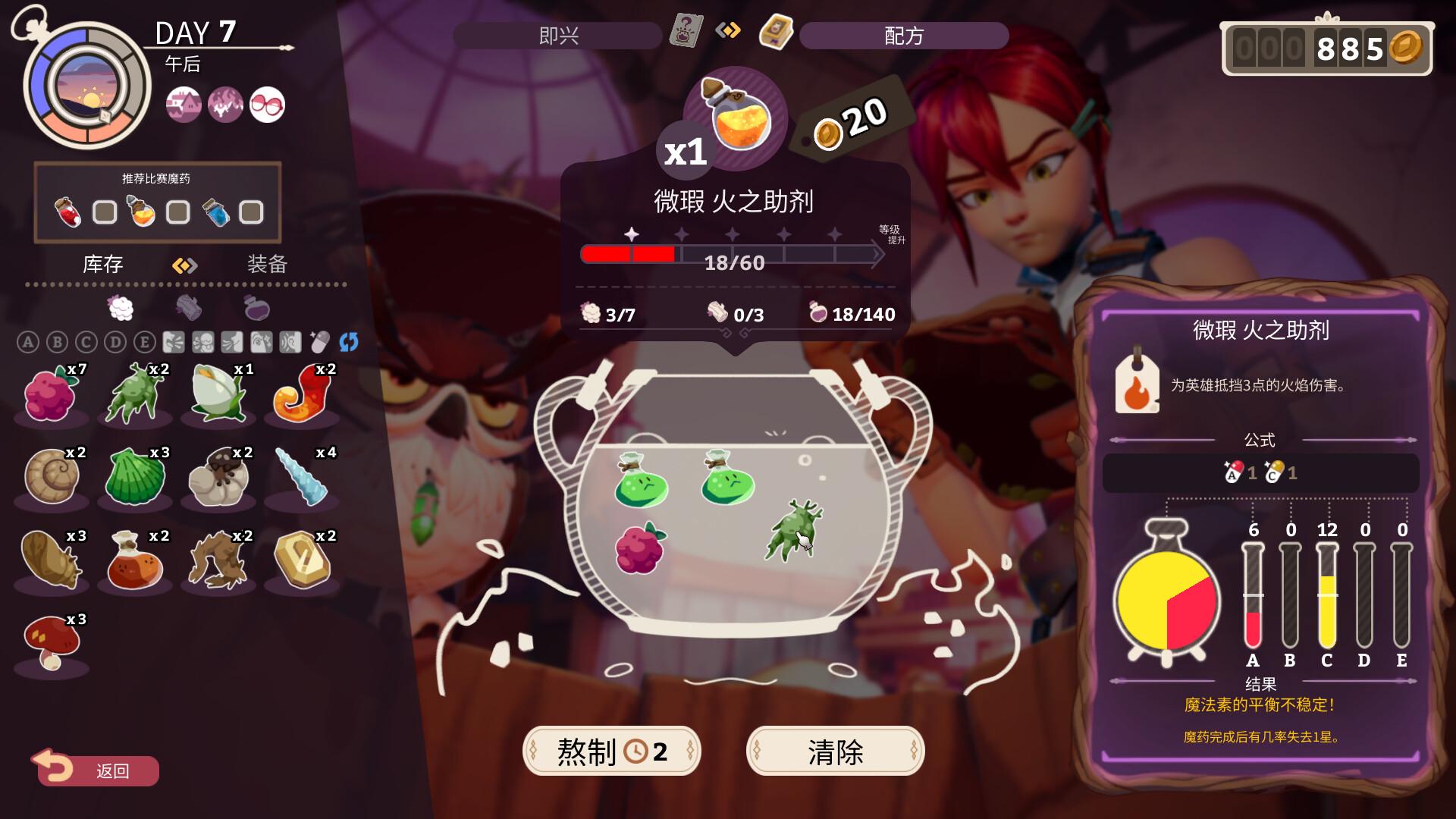Click the blue sort refresh icon in inventory filters
Viewport: 1456px width, 819px height.
[x=348, y=343]
